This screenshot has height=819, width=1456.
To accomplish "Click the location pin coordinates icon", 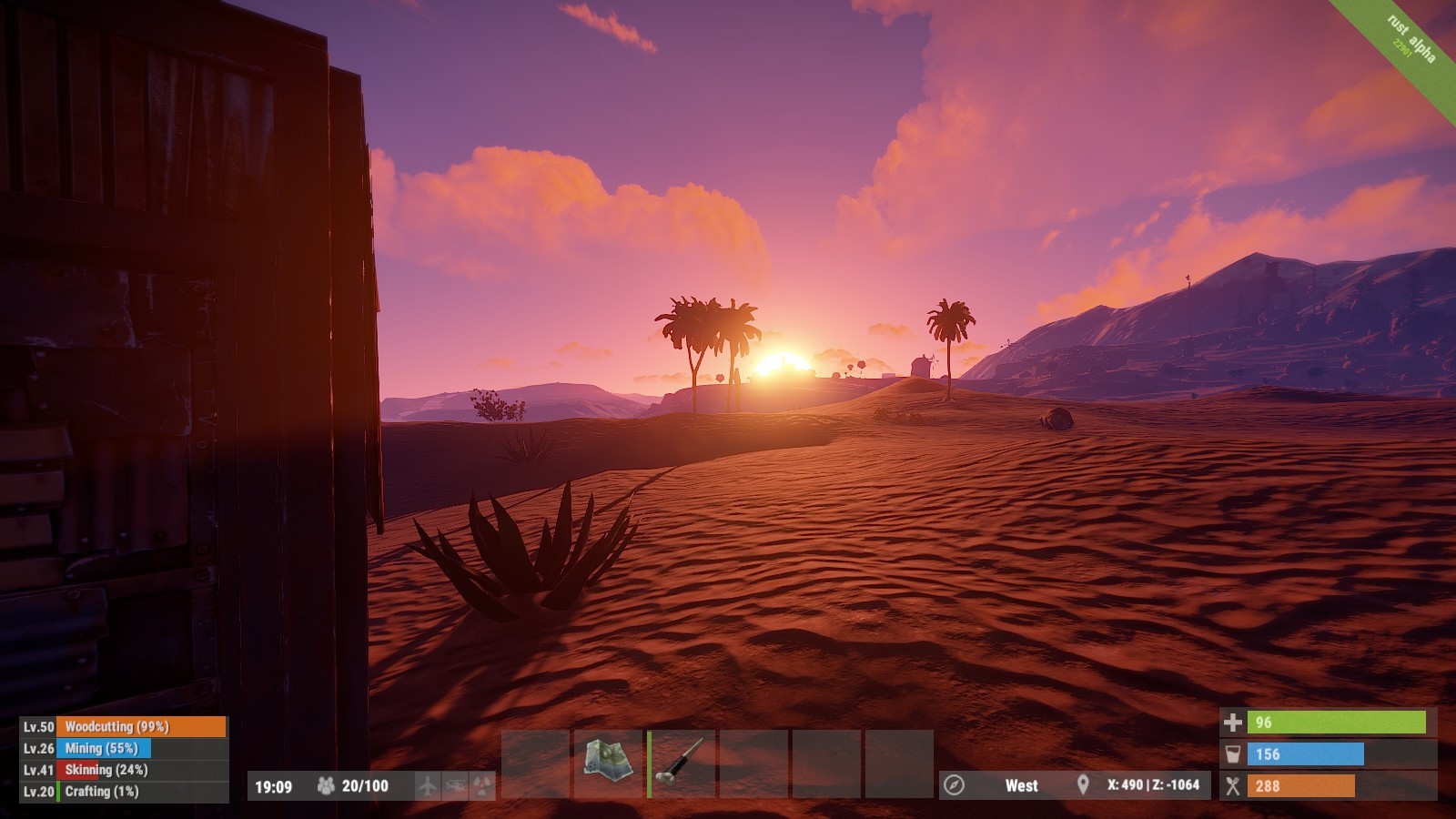I will [1083, 785].
